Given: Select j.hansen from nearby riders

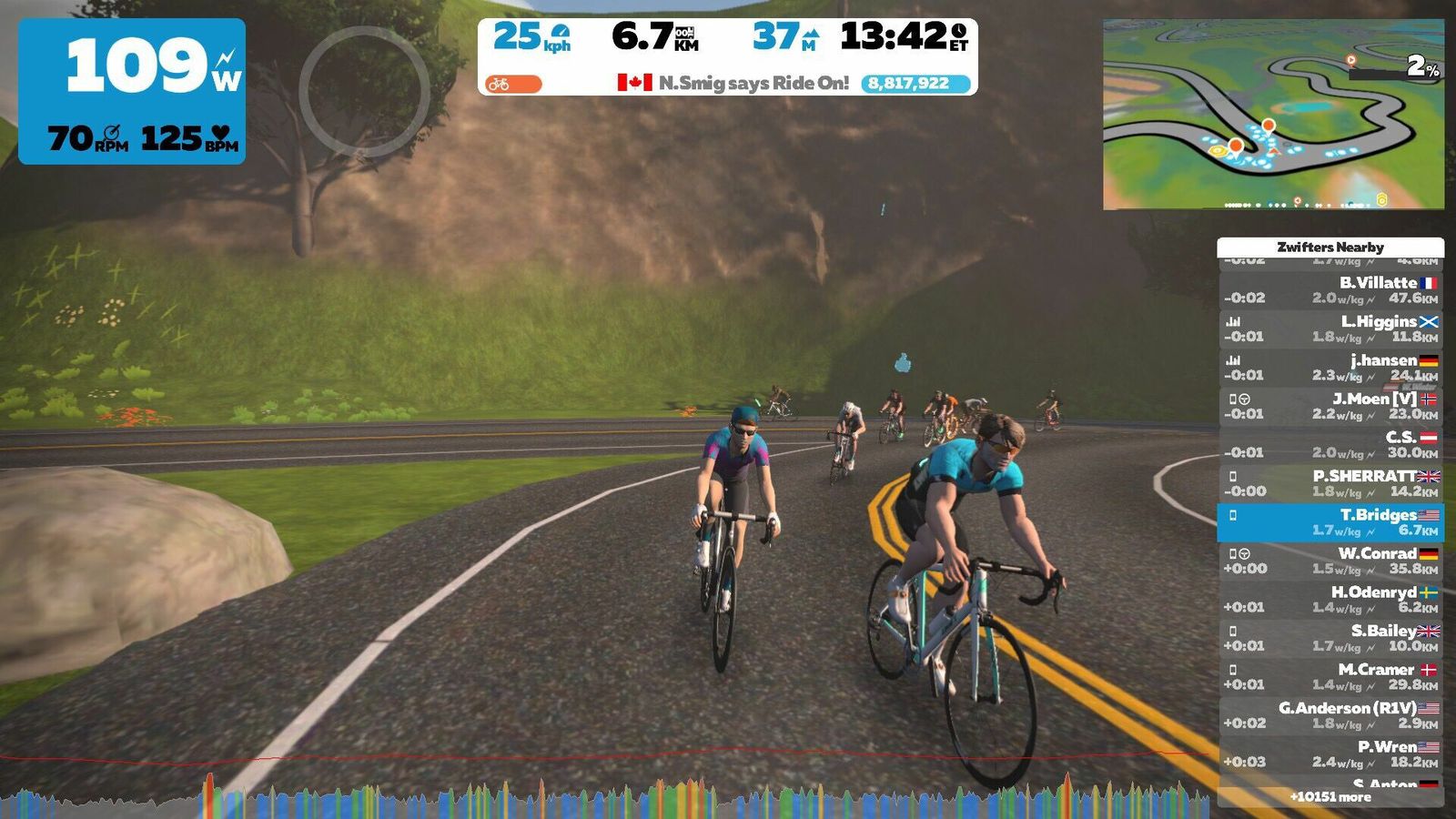Looking at the screenshot, I should (1330, 368).
